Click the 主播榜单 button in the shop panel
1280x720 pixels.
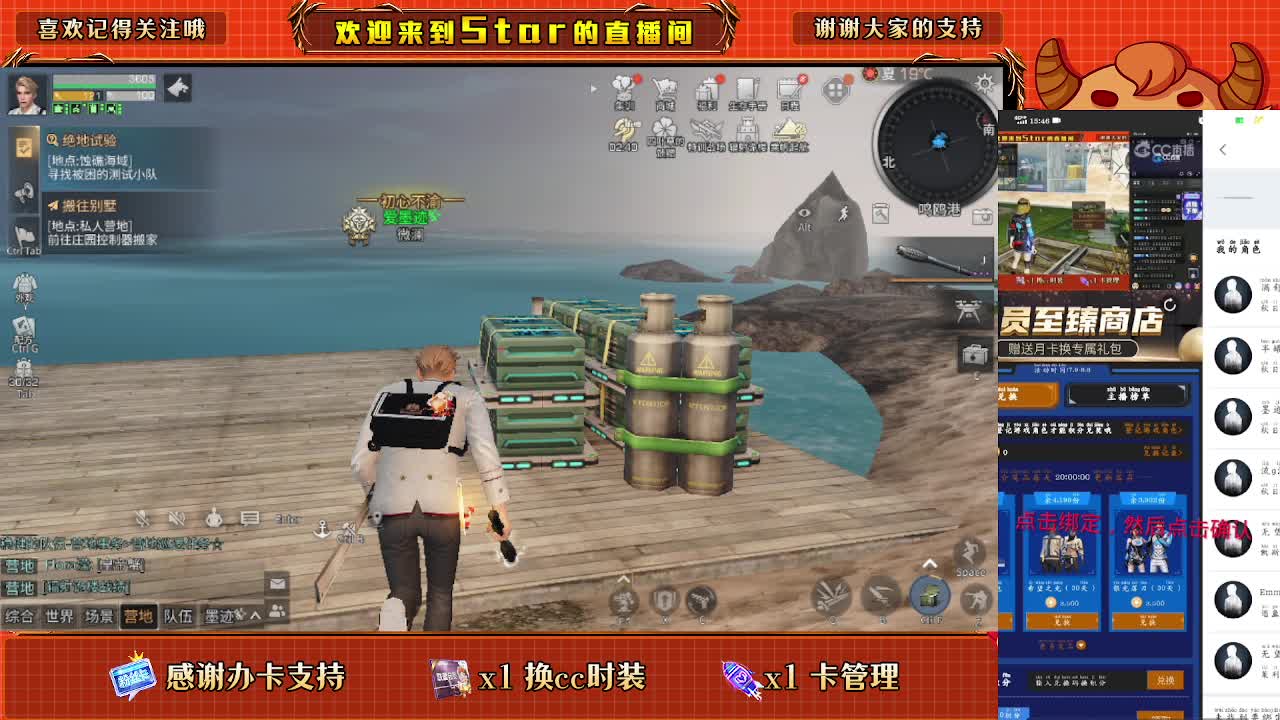point(1128,395)
